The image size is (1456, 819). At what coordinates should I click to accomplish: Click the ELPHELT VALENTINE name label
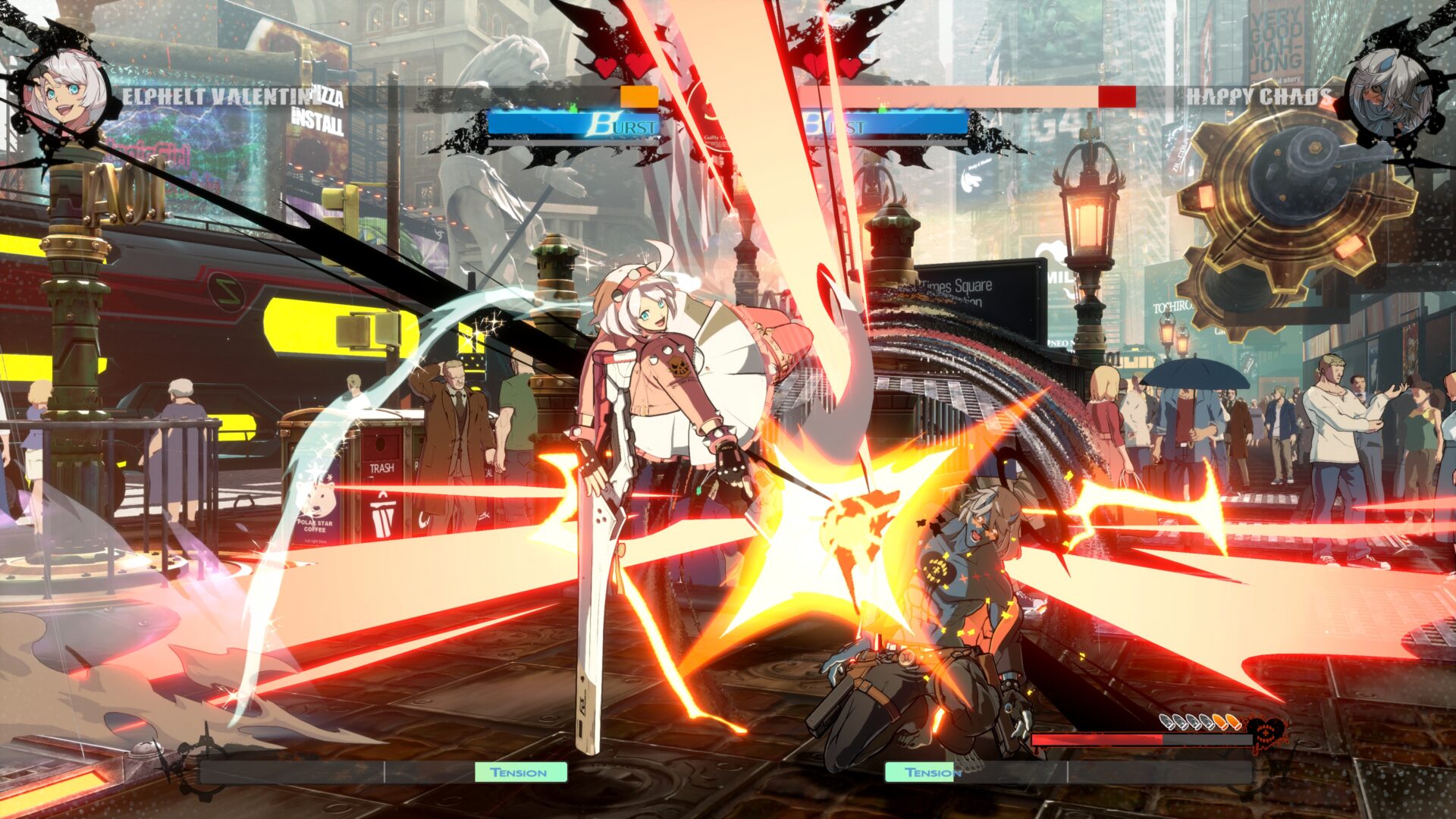pos(220,94)
